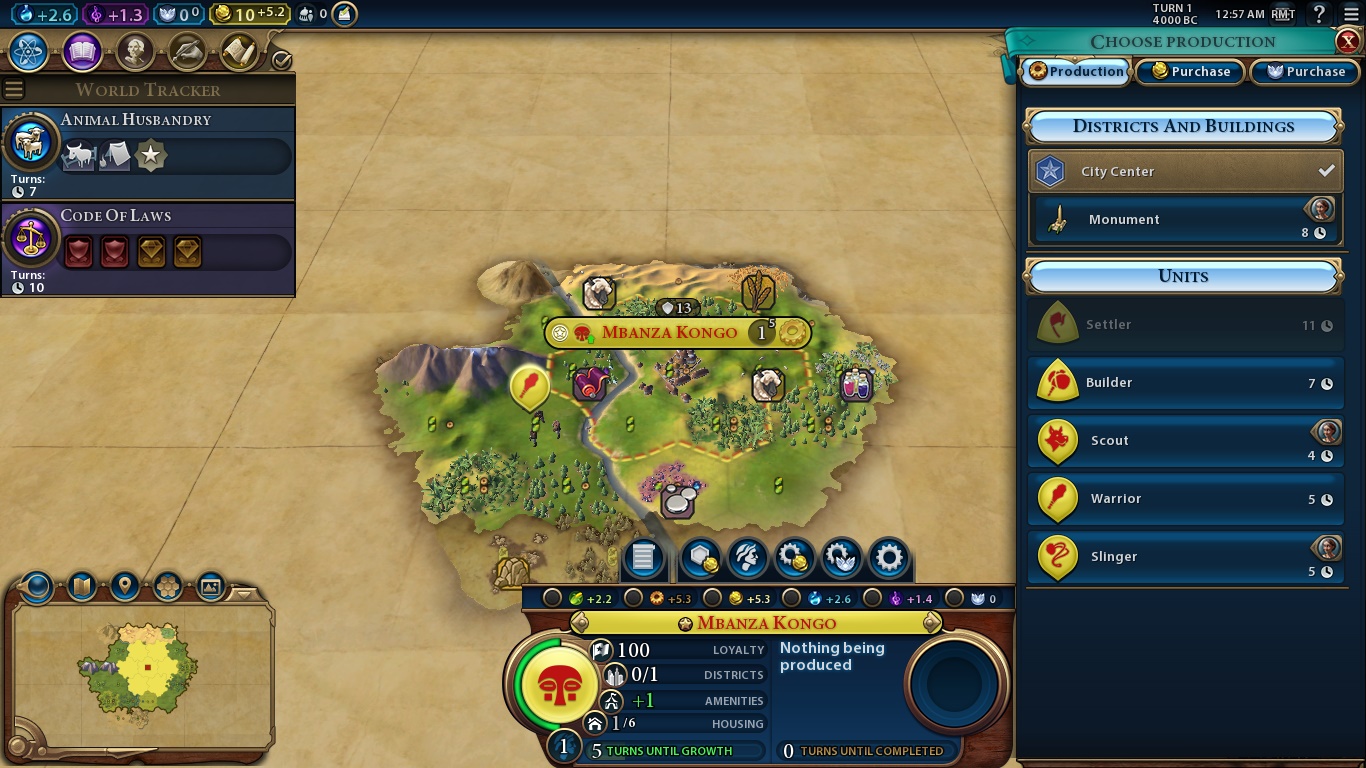Open the Civilopedia help question mark
1366x768 pixels.
[x=1319, y=14]
